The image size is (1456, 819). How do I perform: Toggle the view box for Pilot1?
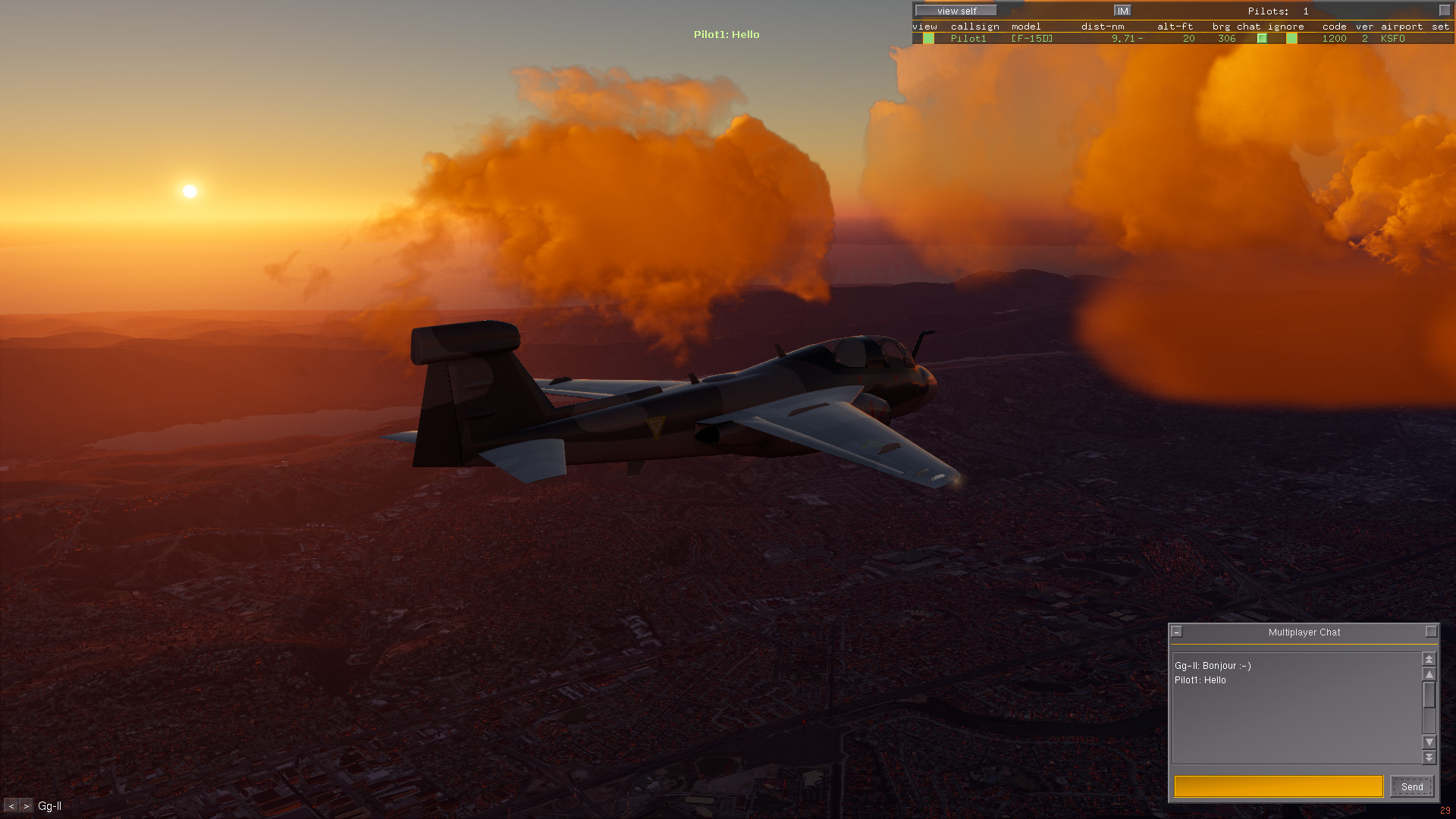928,39
